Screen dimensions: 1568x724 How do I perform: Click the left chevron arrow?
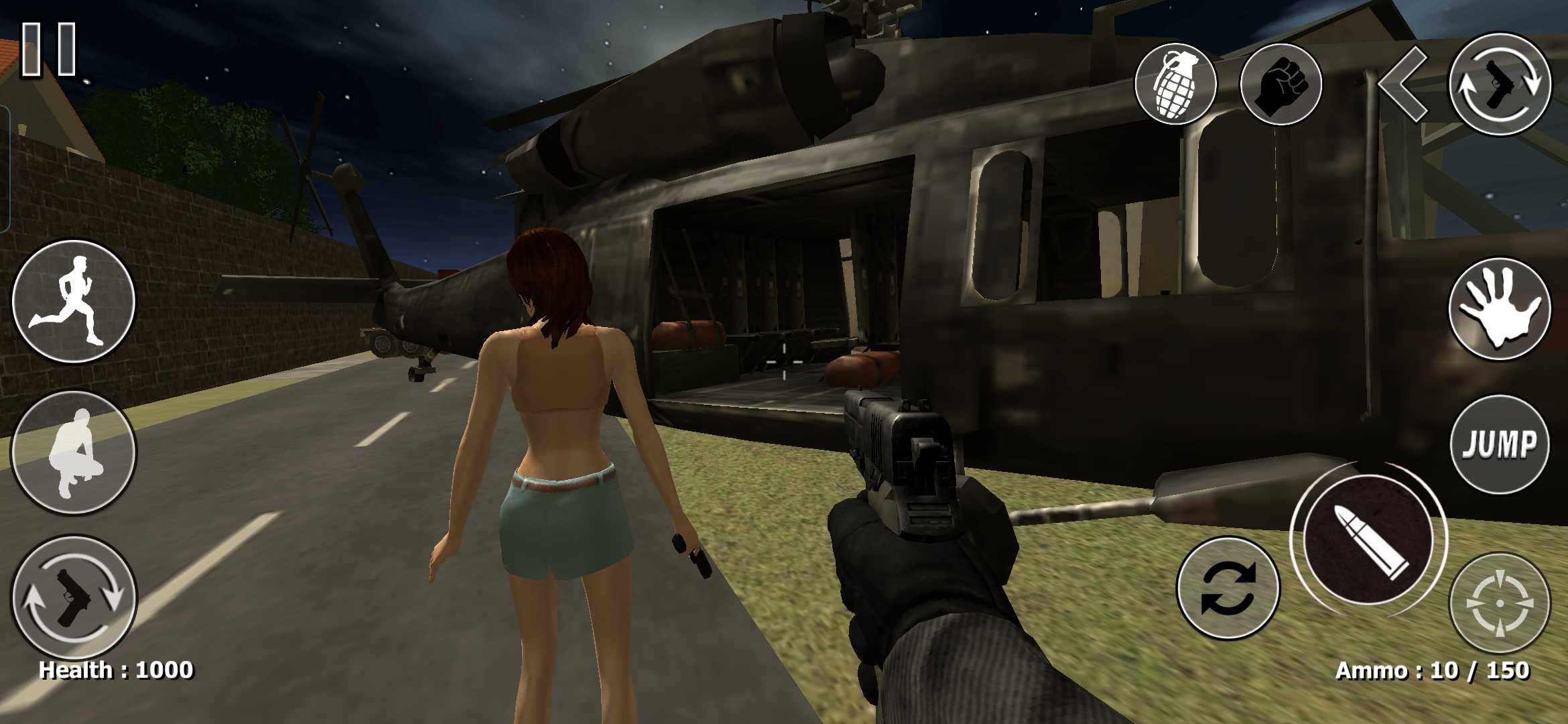click(x=1402, y=84)
